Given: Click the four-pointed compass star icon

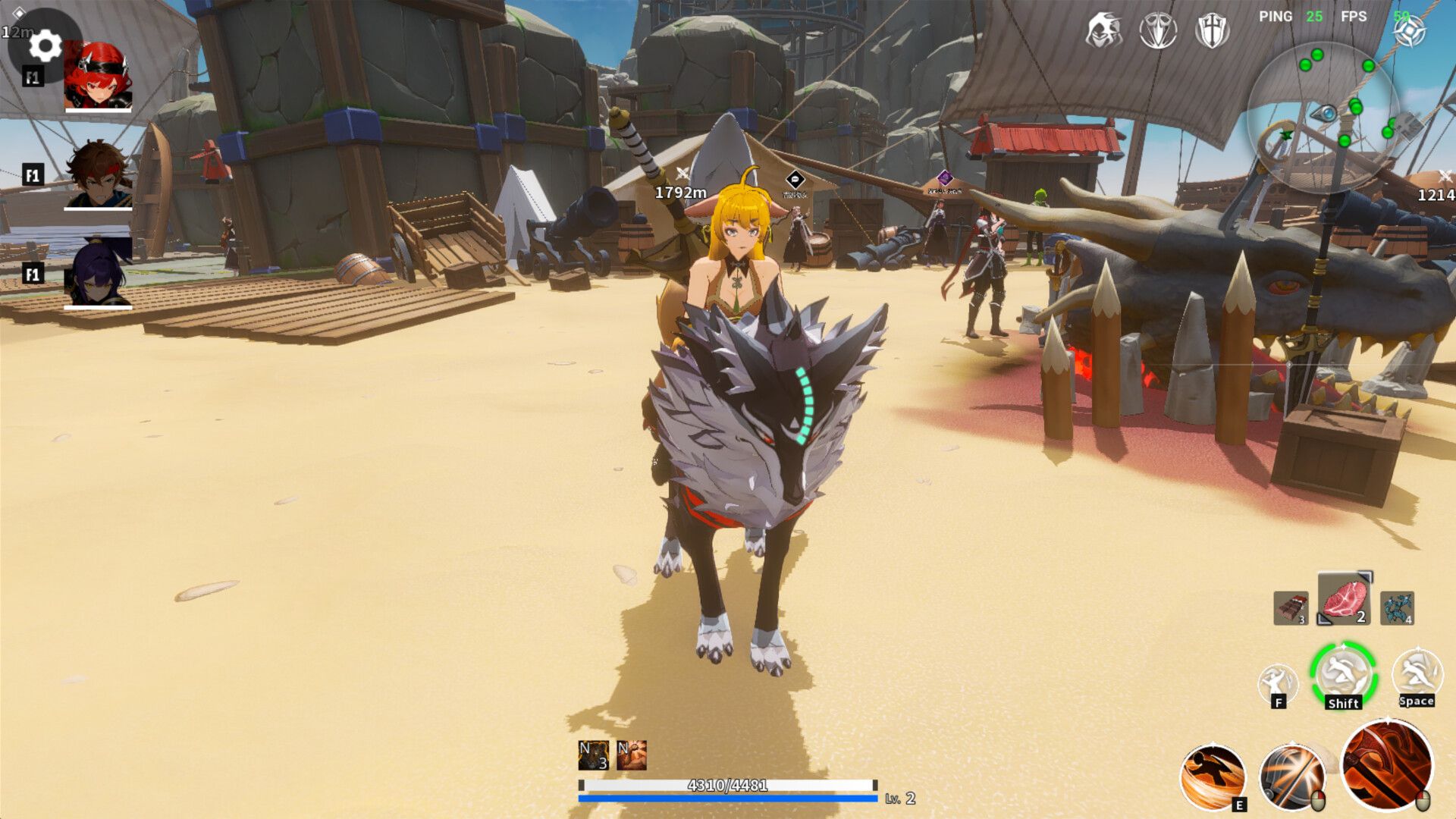Looking at the screenshot, I should click(1410, 32).
